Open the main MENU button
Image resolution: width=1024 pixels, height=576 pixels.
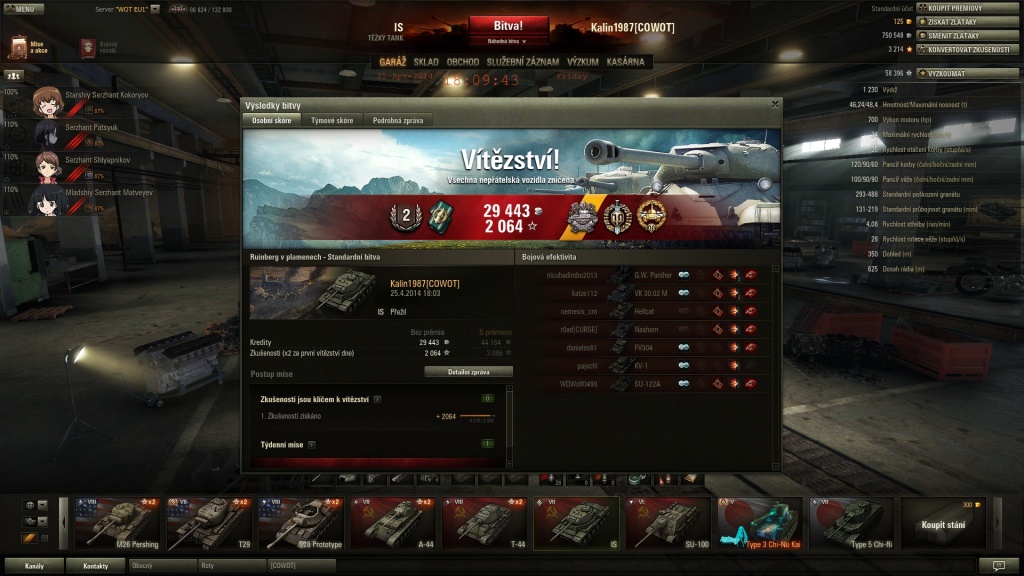(24, 8)
